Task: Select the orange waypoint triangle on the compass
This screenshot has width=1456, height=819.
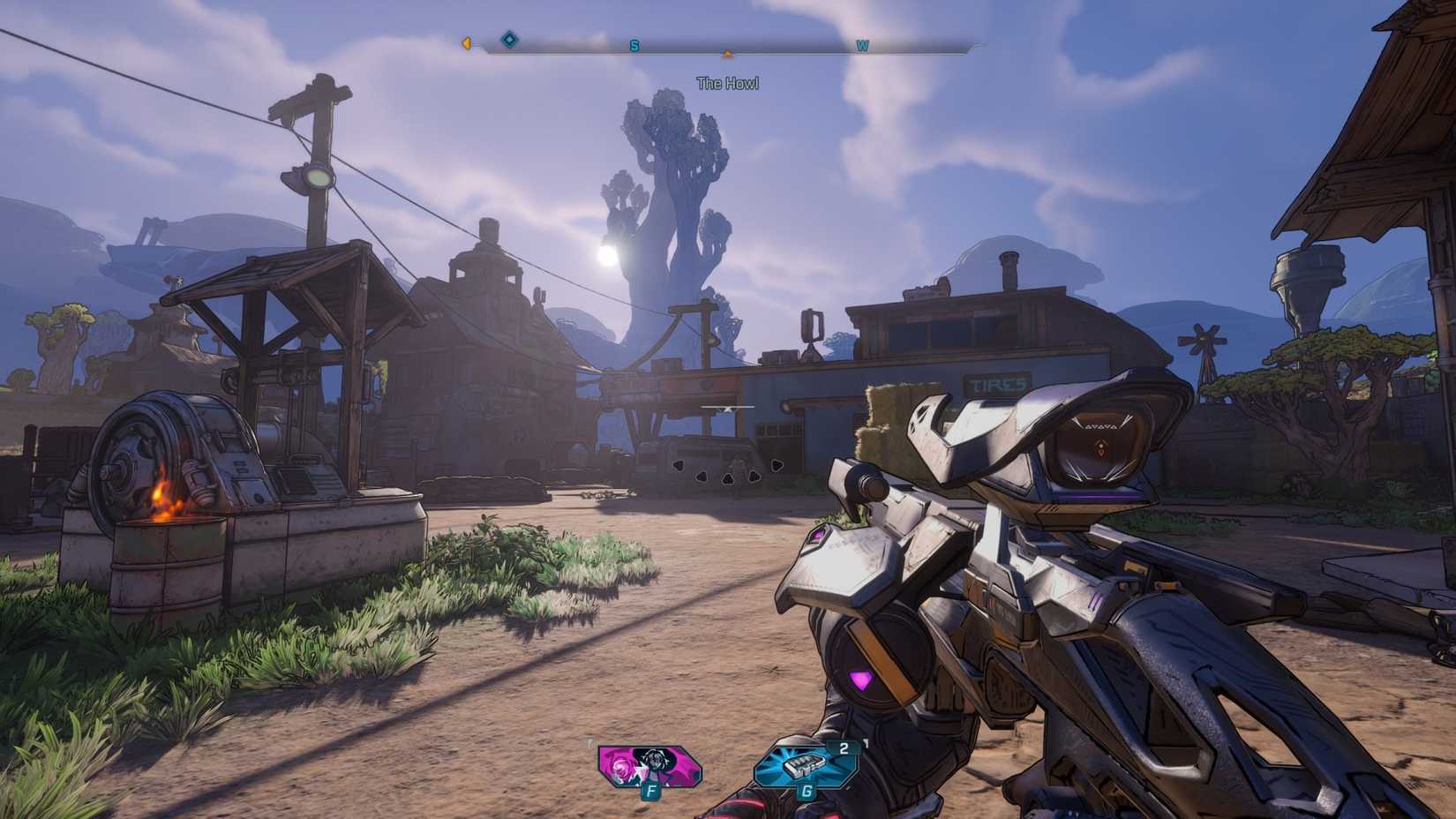Action: [727, 54]
